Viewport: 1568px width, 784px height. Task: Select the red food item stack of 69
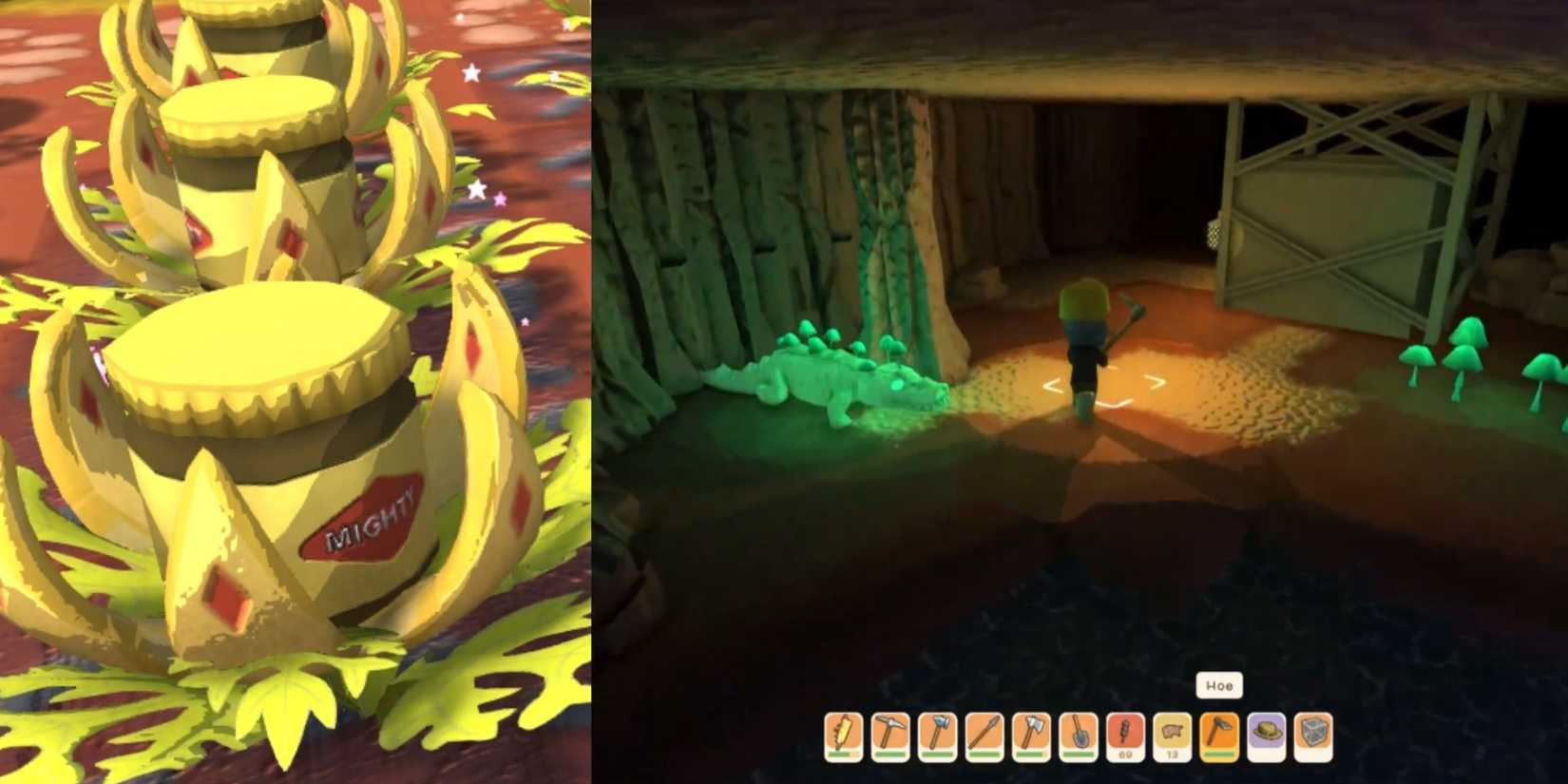tap(1126, 730)
